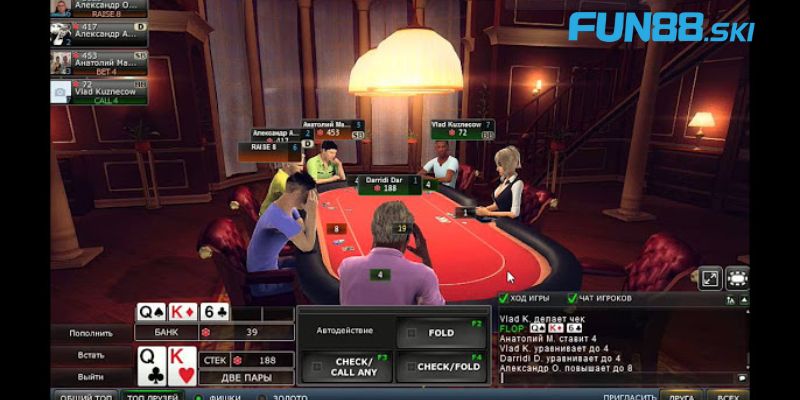800x400 pixels.
Task: Select Vlad Kuznecow in the player list
Action: click(99, 91)
